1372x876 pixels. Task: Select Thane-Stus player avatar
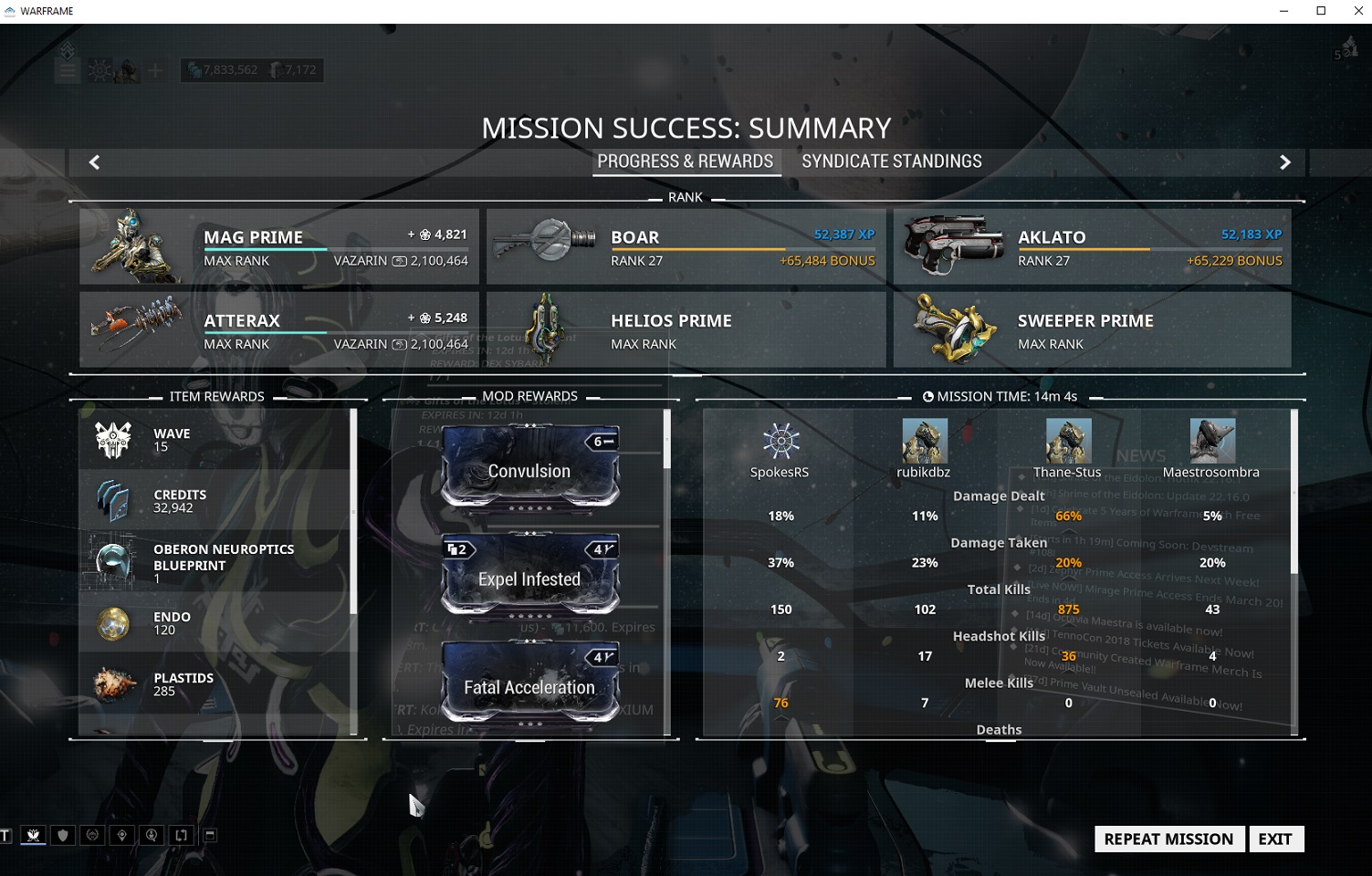pyautogui.click(x=1068, y=442)
